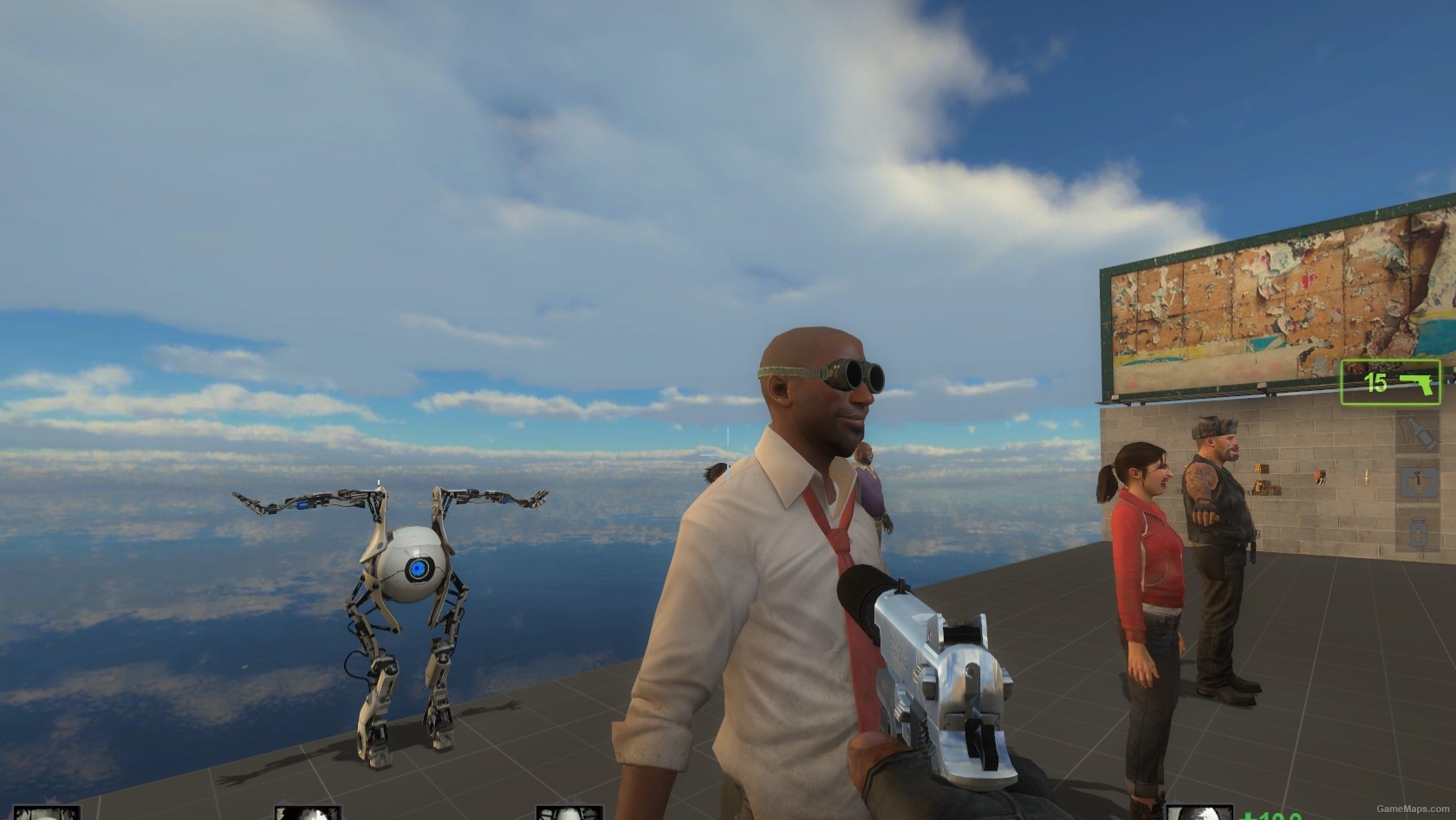Click the pain pills inventory slot icon
Viewport: 1456px width, 820px height.
pyautogui.click(x=1419, y=530)
